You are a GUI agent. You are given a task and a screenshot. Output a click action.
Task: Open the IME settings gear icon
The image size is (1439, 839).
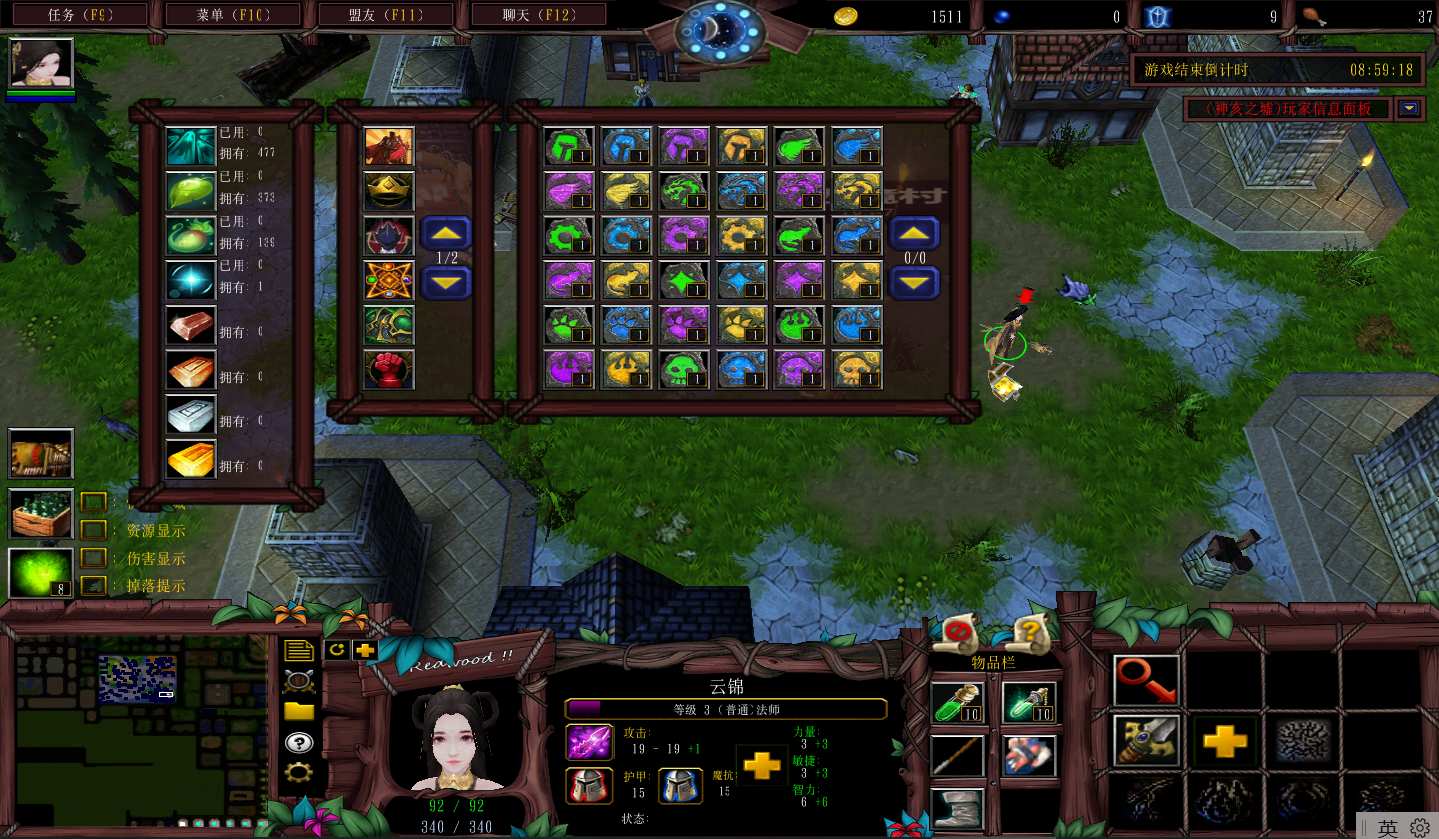pyautogui.click(x=1419, y=828)
